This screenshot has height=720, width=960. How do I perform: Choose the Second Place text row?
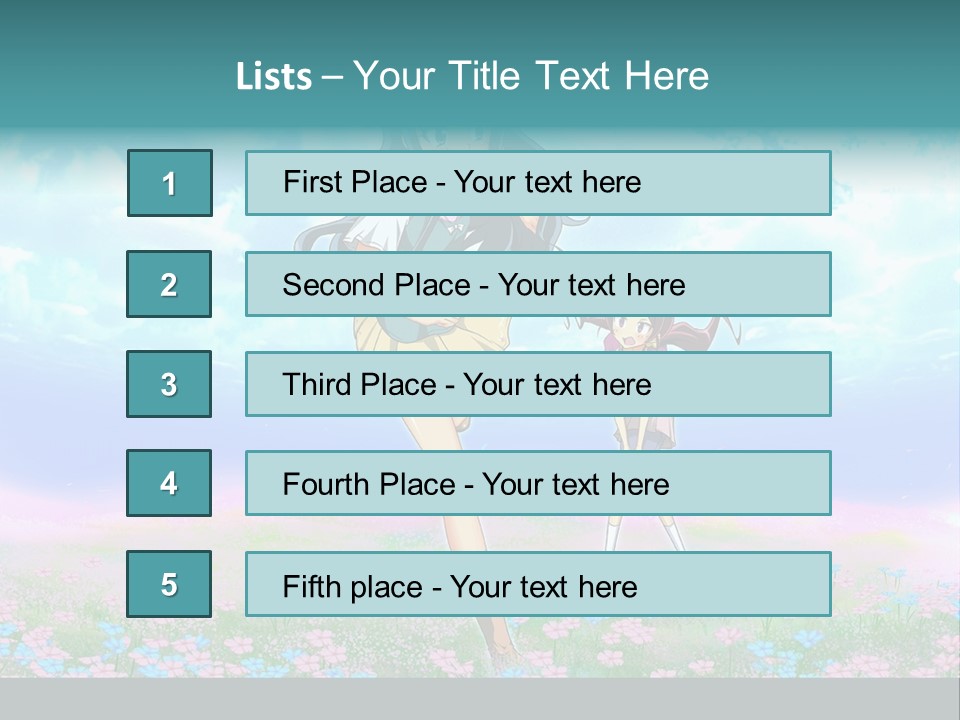pyautogui.click(x=538, y=284)
